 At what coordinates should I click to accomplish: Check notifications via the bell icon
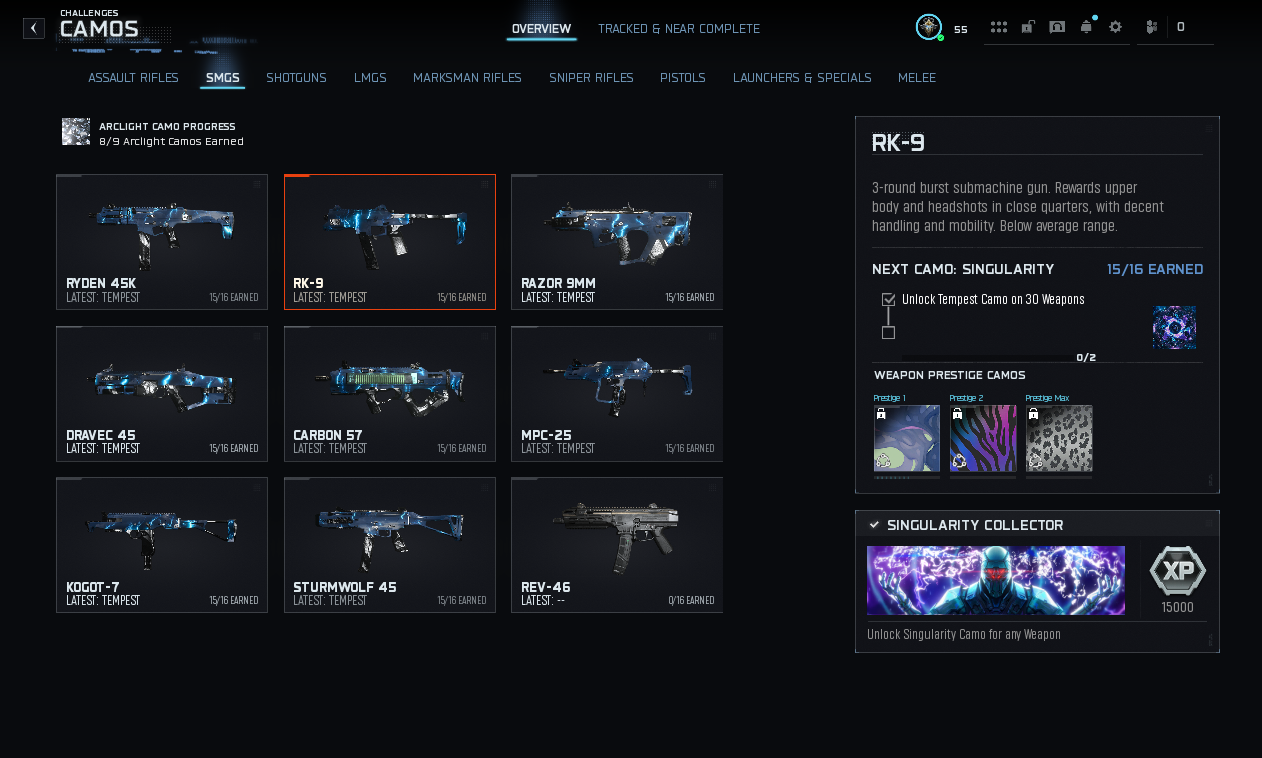click(1086, 27)
